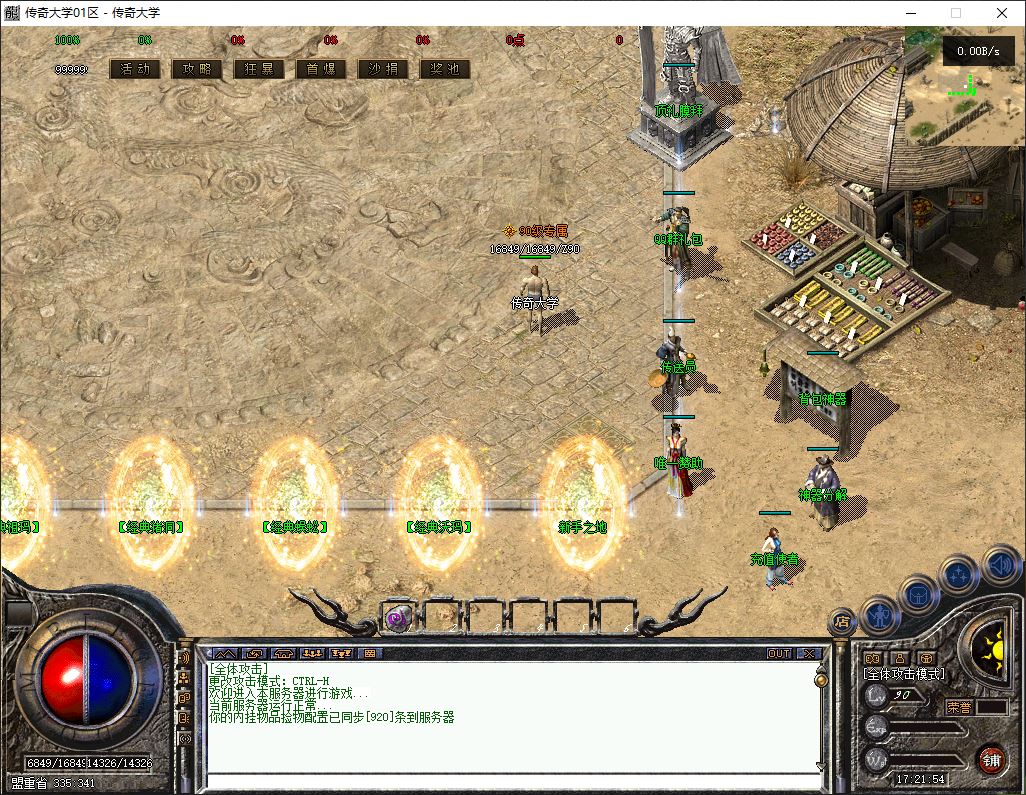Select the 荣誉 honor label
Viewport: 1026px width, 795px height.
(960, 706)
